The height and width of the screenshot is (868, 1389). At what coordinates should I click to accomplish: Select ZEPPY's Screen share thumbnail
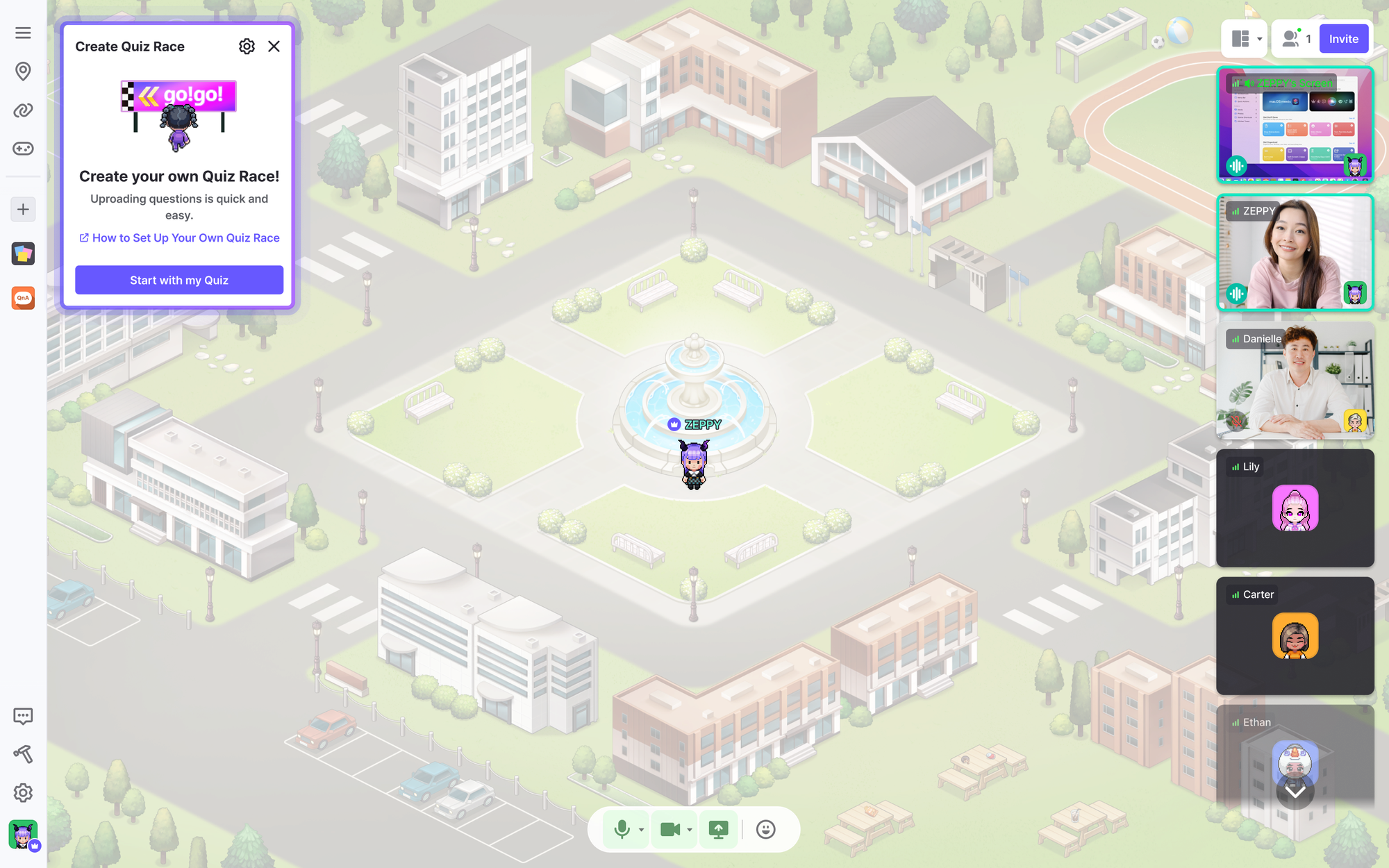pyautogui.click(x=1295, y=125)
